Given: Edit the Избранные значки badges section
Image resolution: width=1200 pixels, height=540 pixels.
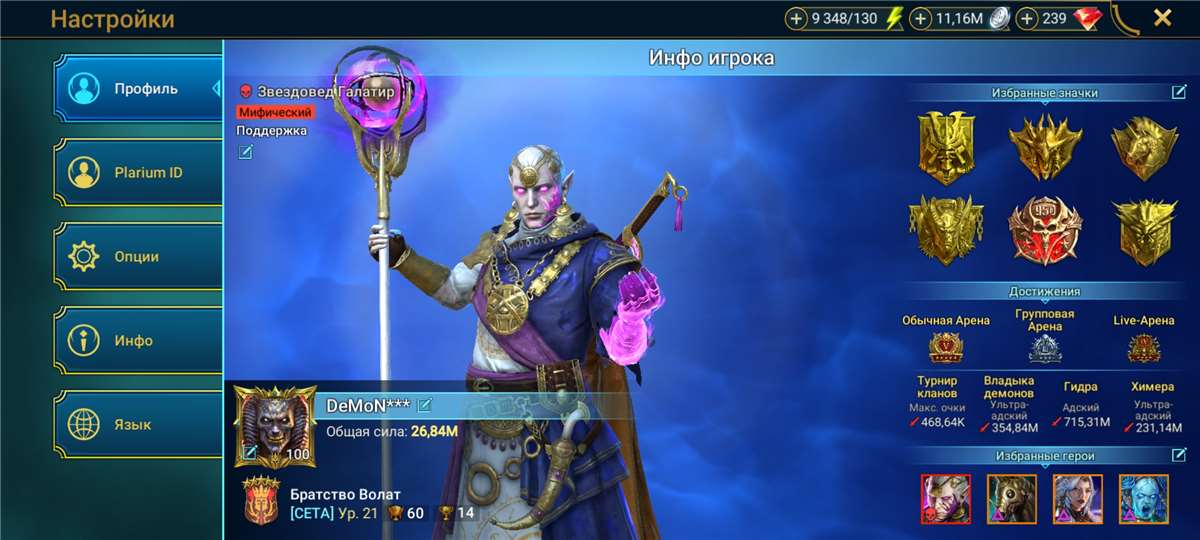Looking at the screenshot, I should pyautogui.click(x=1179, y=93).
